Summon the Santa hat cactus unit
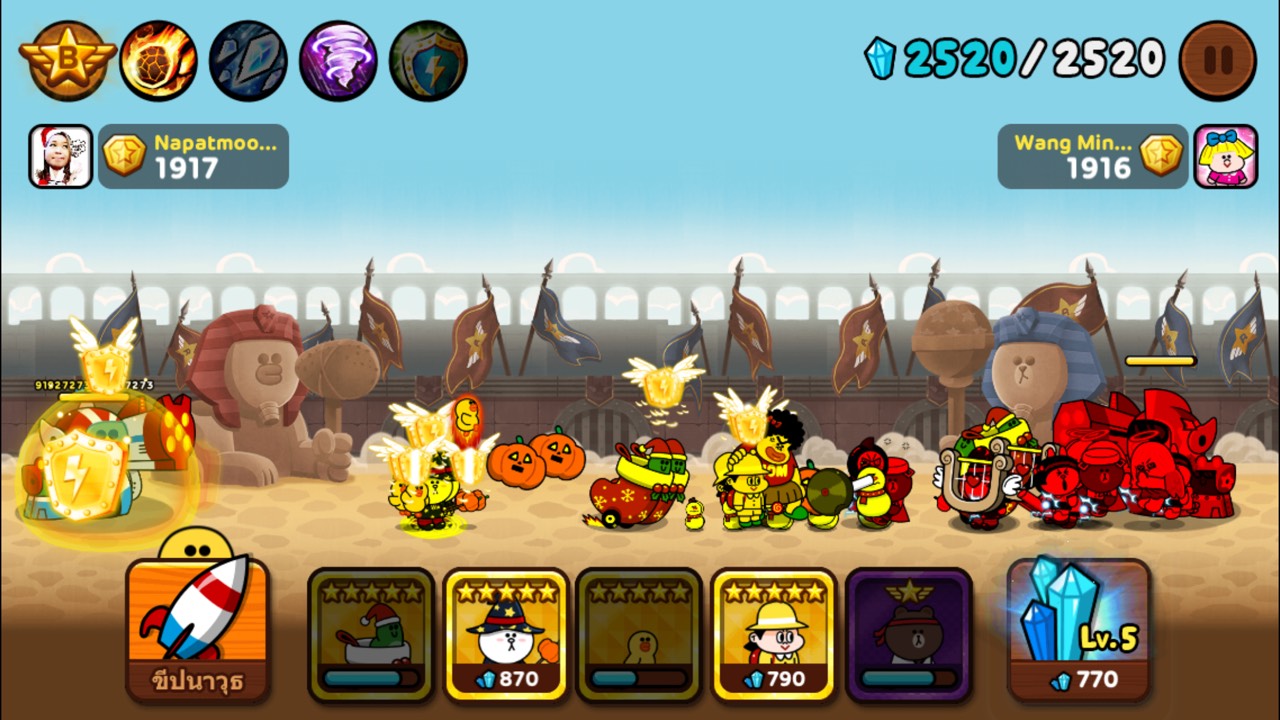The width and height of the screenshot is (1280, 720). (371, 633)
